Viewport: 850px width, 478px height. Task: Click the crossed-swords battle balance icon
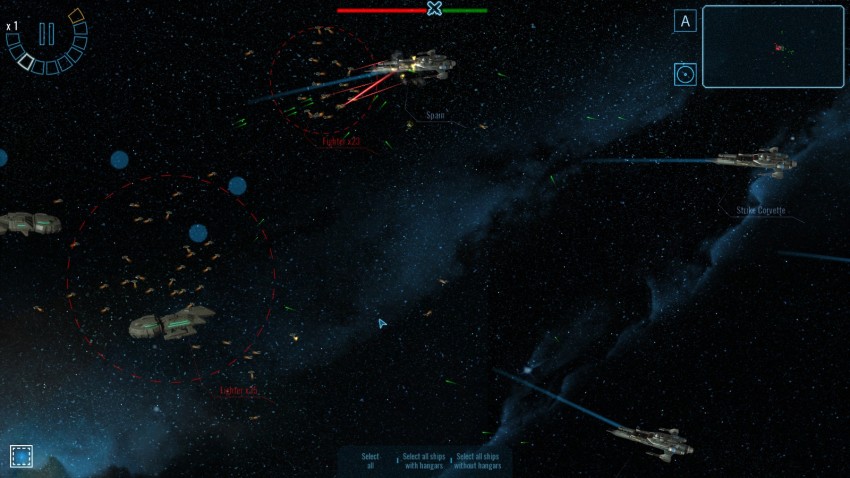click(434, 9)
